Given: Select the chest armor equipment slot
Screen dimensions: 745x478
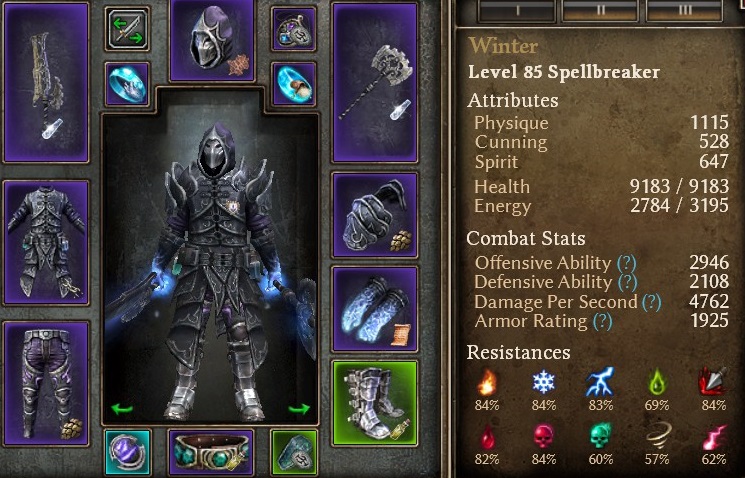Looking at the screenshot, I should (x=46, y=242).
